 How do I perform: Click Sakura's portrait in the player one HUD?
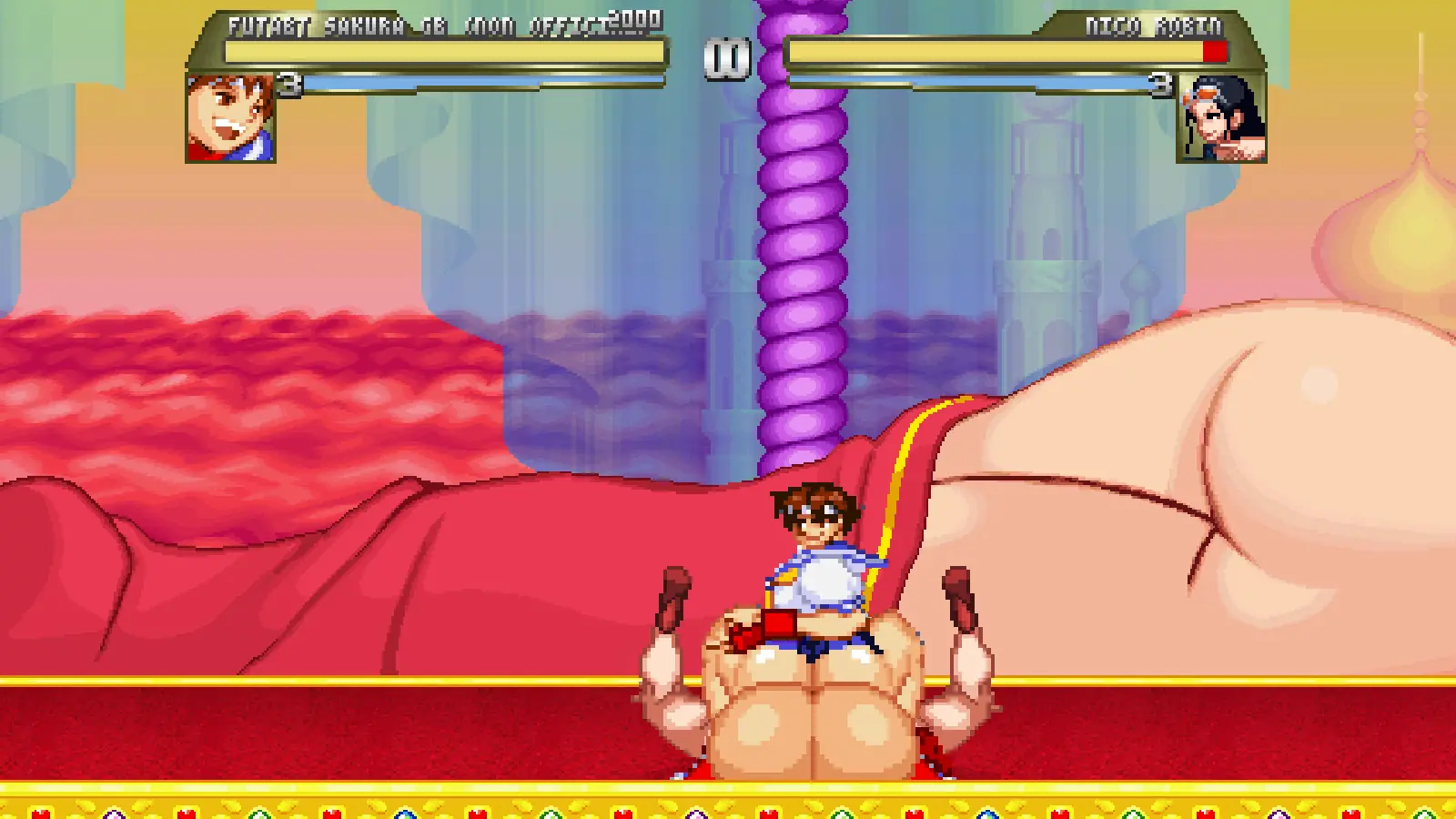pos(230,118)
